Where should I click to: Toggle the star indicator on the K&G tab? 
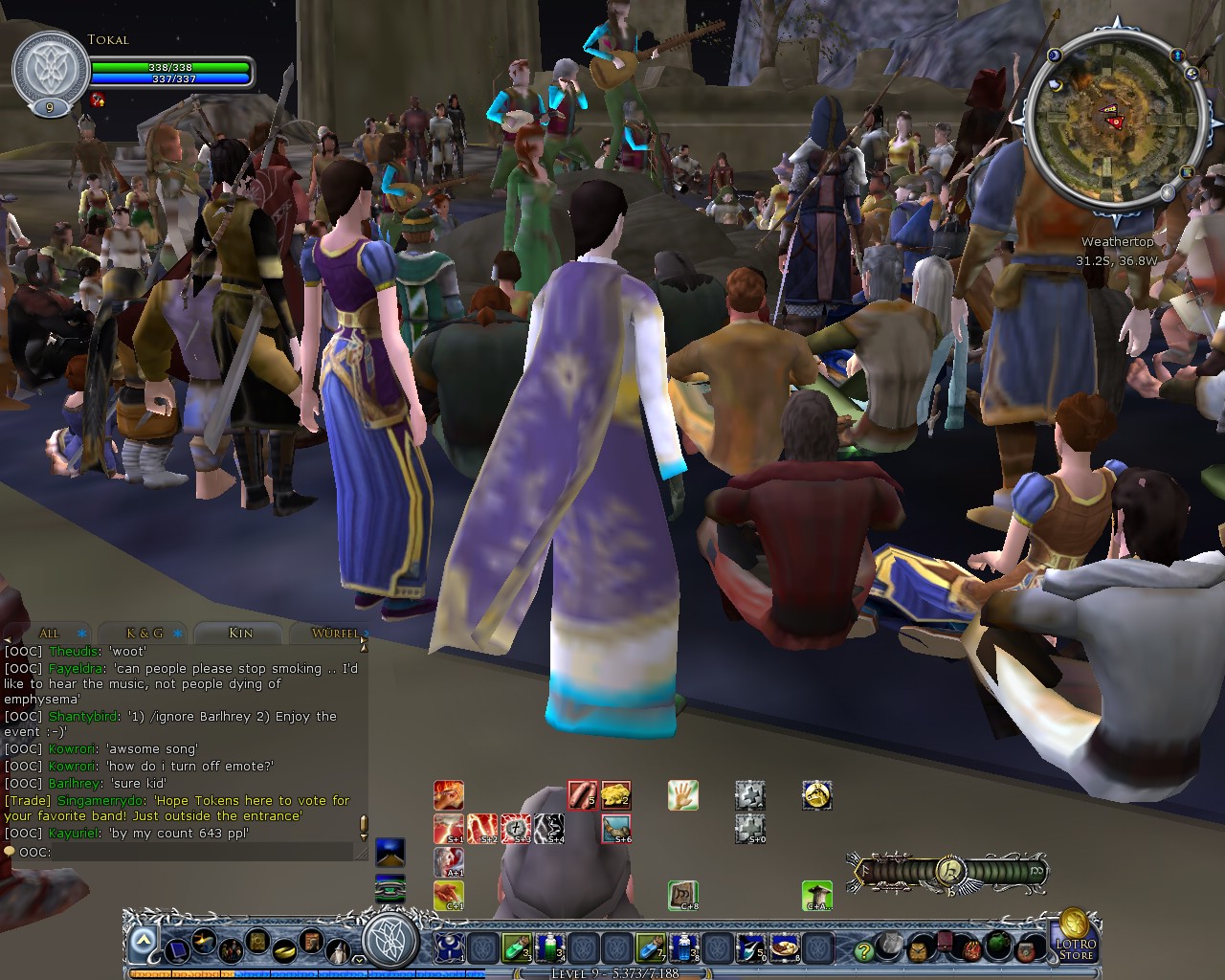coord(179,634)
